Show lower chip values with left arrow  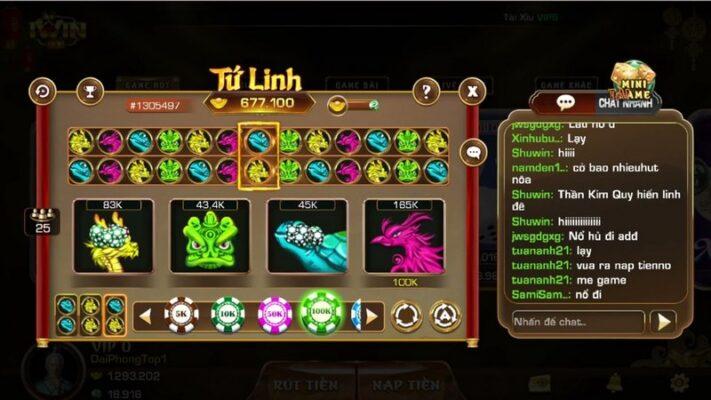click(x=145, y=317)
